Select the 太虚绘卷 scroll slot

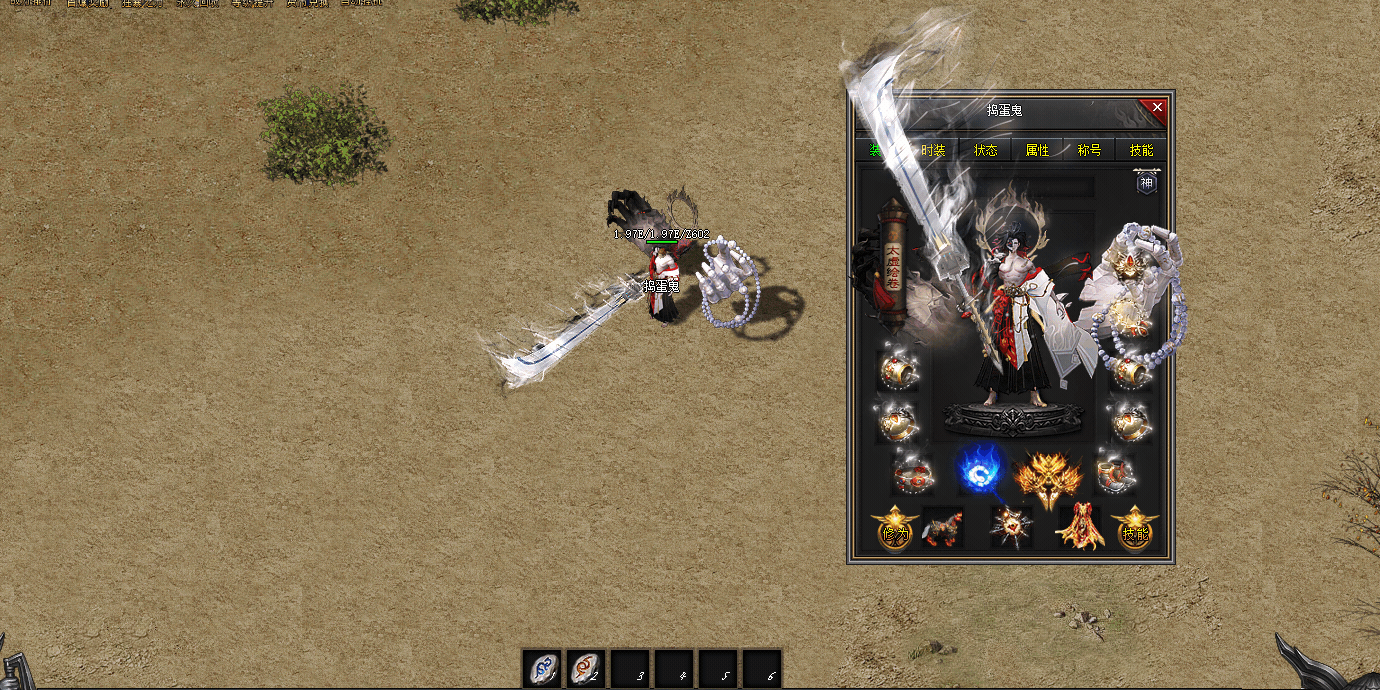[893, 263]
